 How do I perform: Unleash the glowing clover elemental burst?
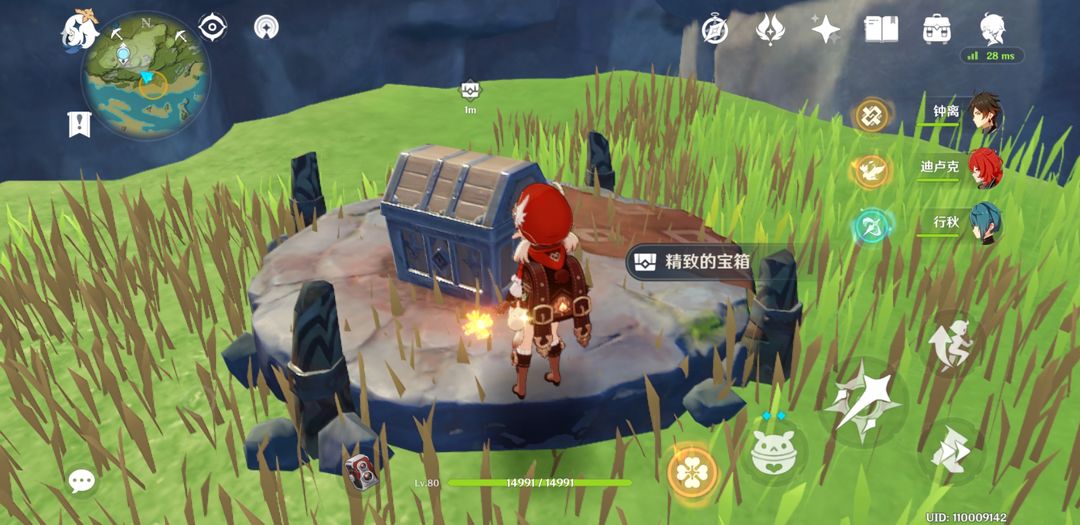(692, 470)
